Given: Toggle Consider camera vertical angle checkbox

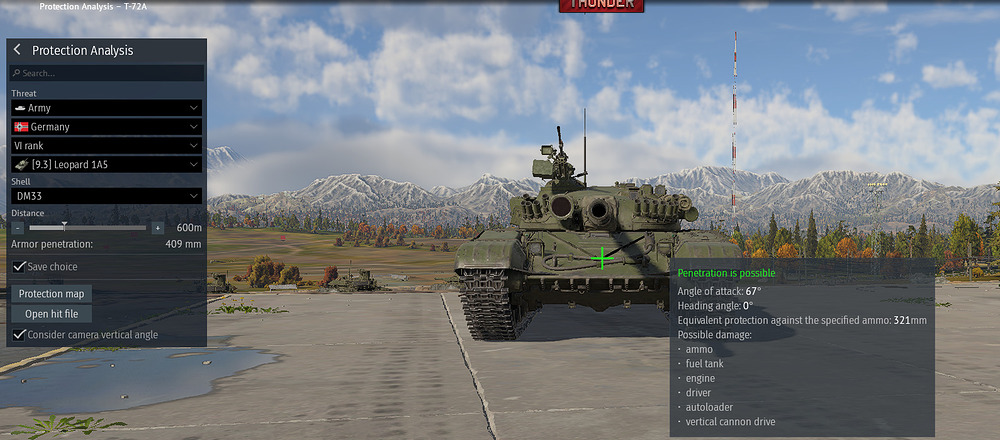Looking at the screenshot, I should pyautogui.click(x=20, y=335).
